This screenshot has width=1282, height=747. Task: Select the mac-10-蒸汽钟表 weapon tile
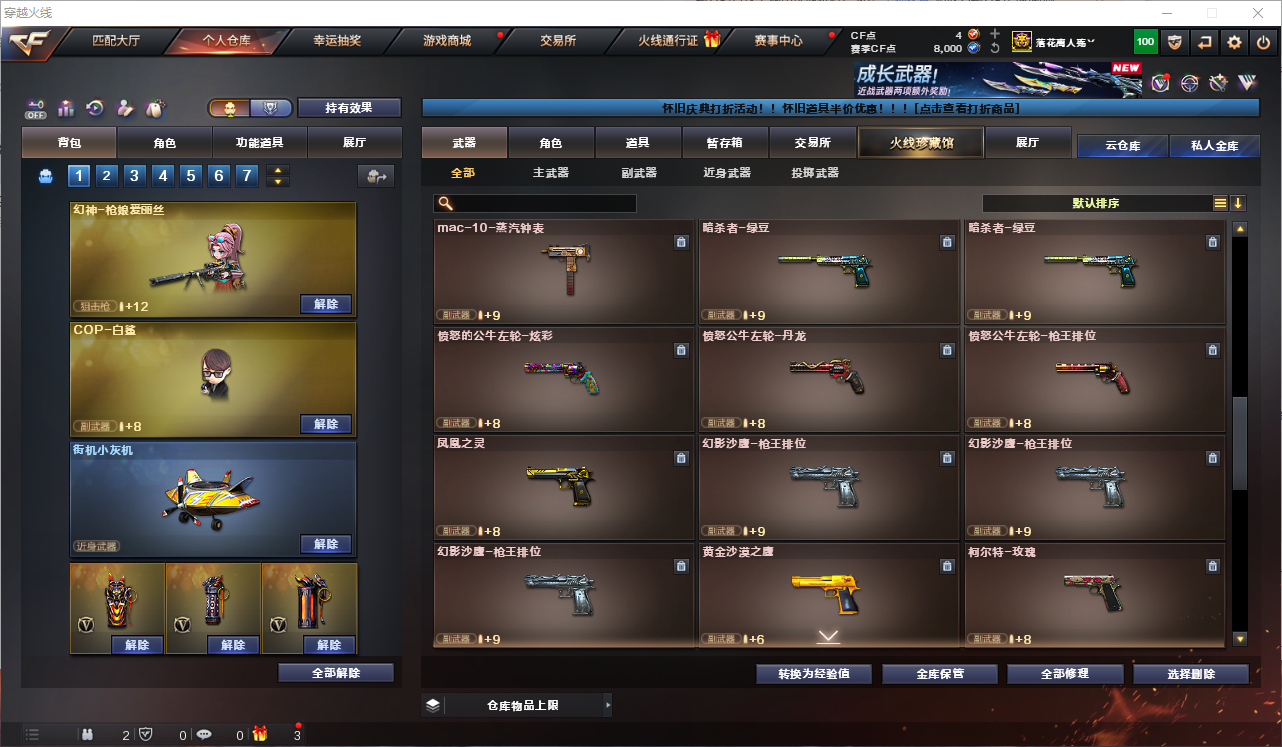coord(564,270)
